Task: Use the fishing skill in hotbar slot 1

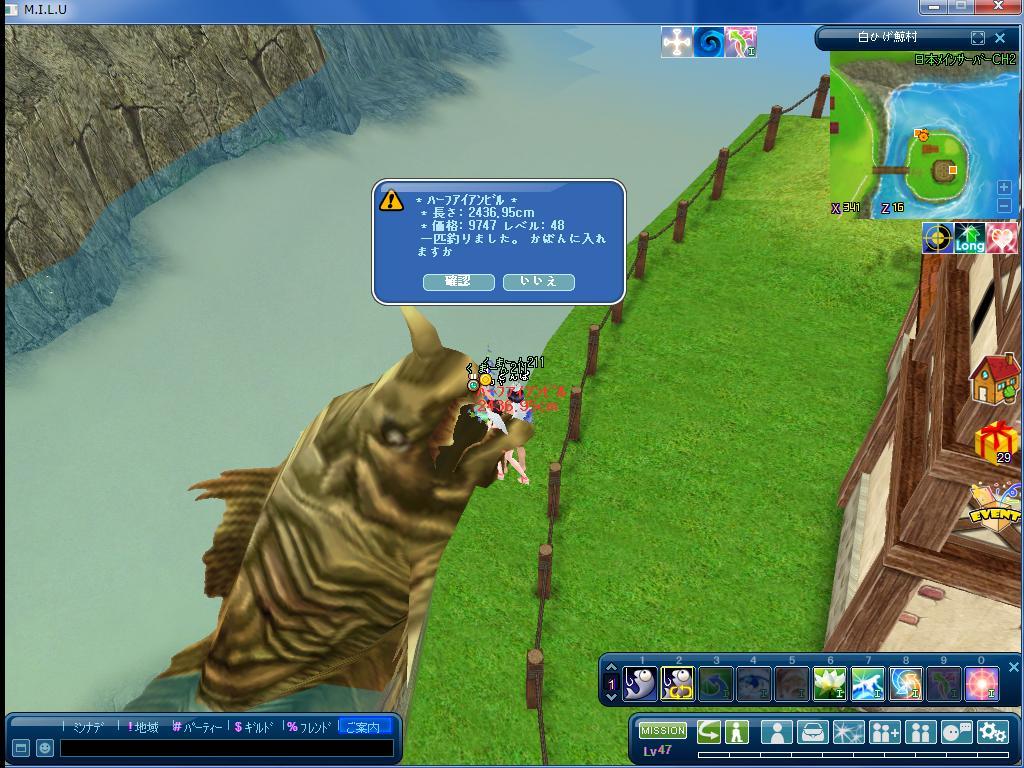Action: pos(640,684)
